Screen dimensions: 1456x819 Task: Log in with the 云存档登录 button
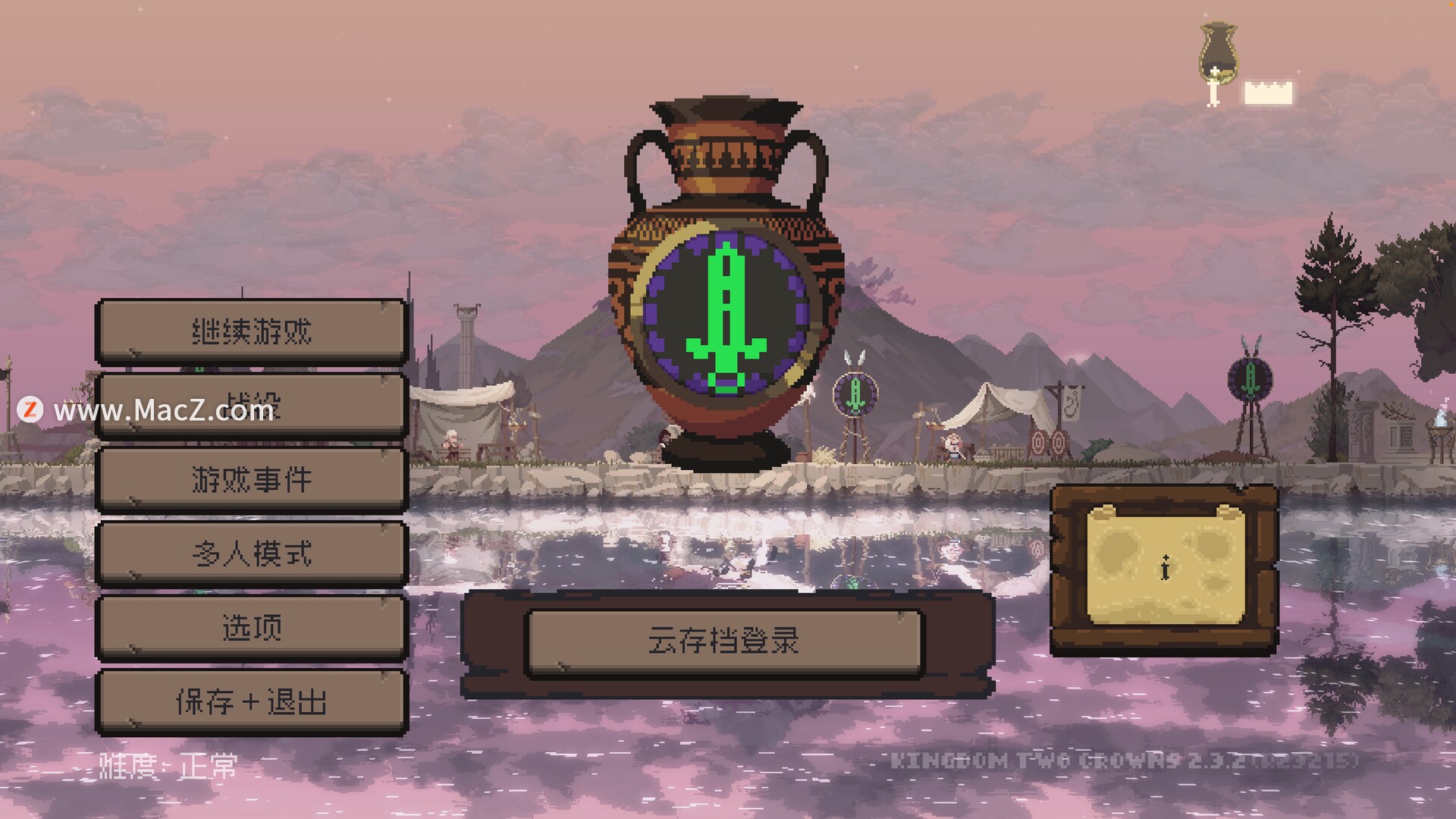tap(724, 642)
